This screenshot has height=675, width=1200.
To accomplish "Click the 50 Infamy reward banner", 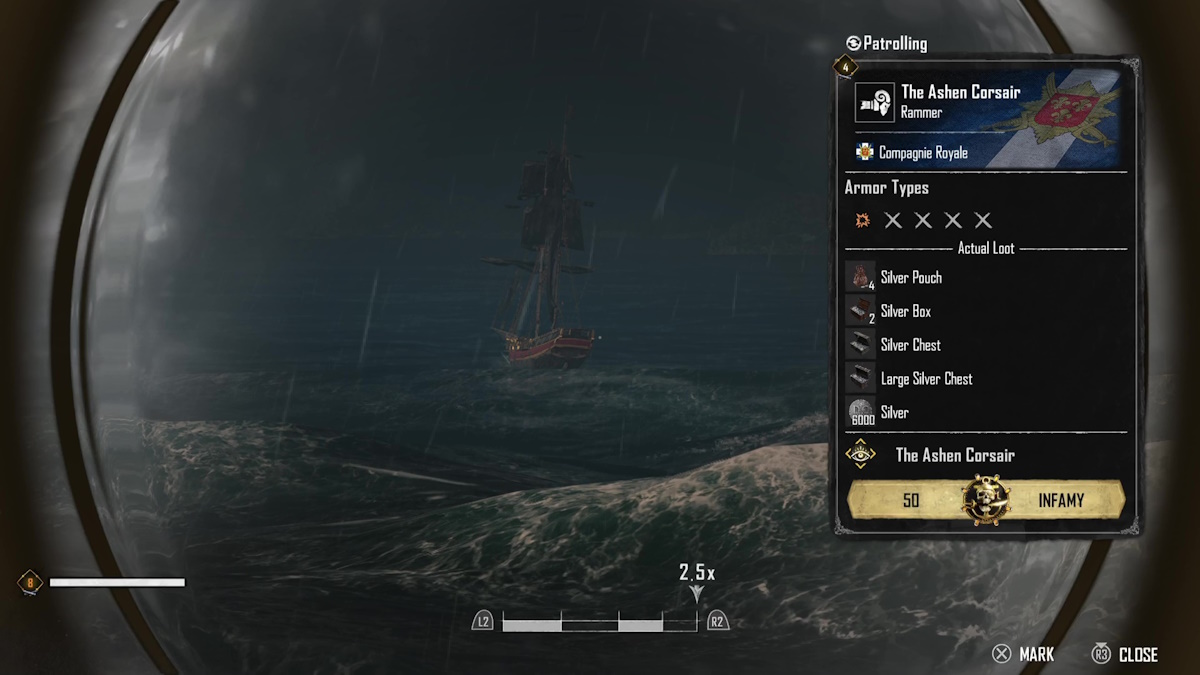I will (986, 500).
